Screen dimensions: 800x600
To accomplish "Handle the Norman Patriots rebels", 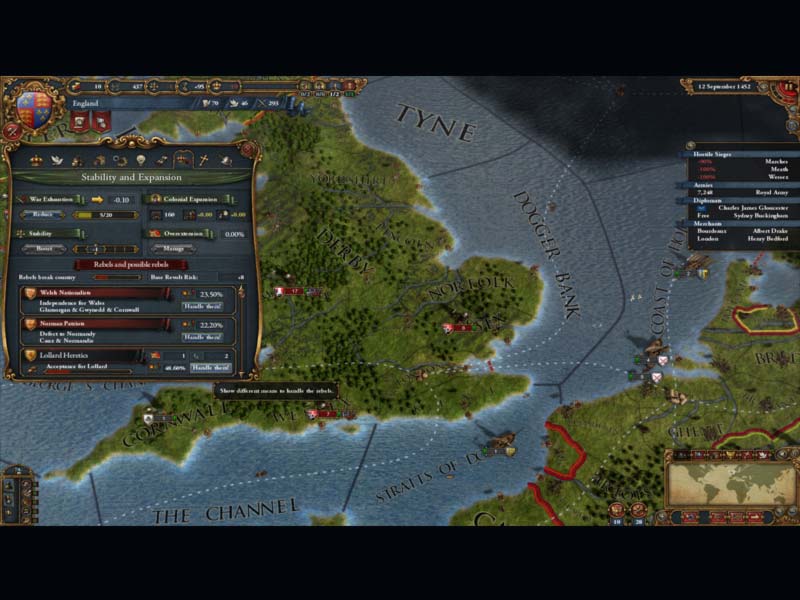I will pyautogui.click(x=202, y=337).
